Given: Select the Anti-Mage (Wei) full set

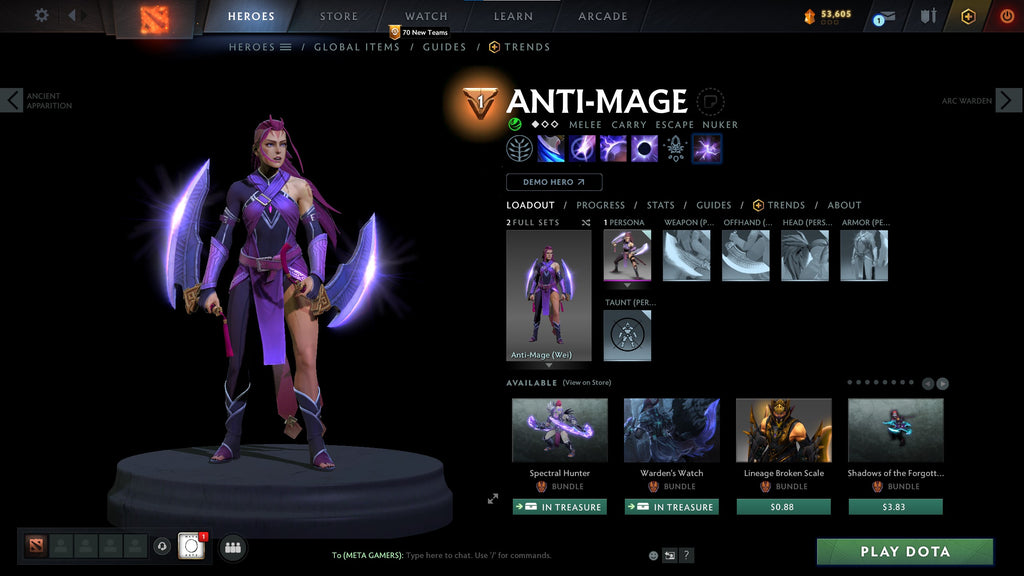Looking at the screenshot, I should (548, 295).
